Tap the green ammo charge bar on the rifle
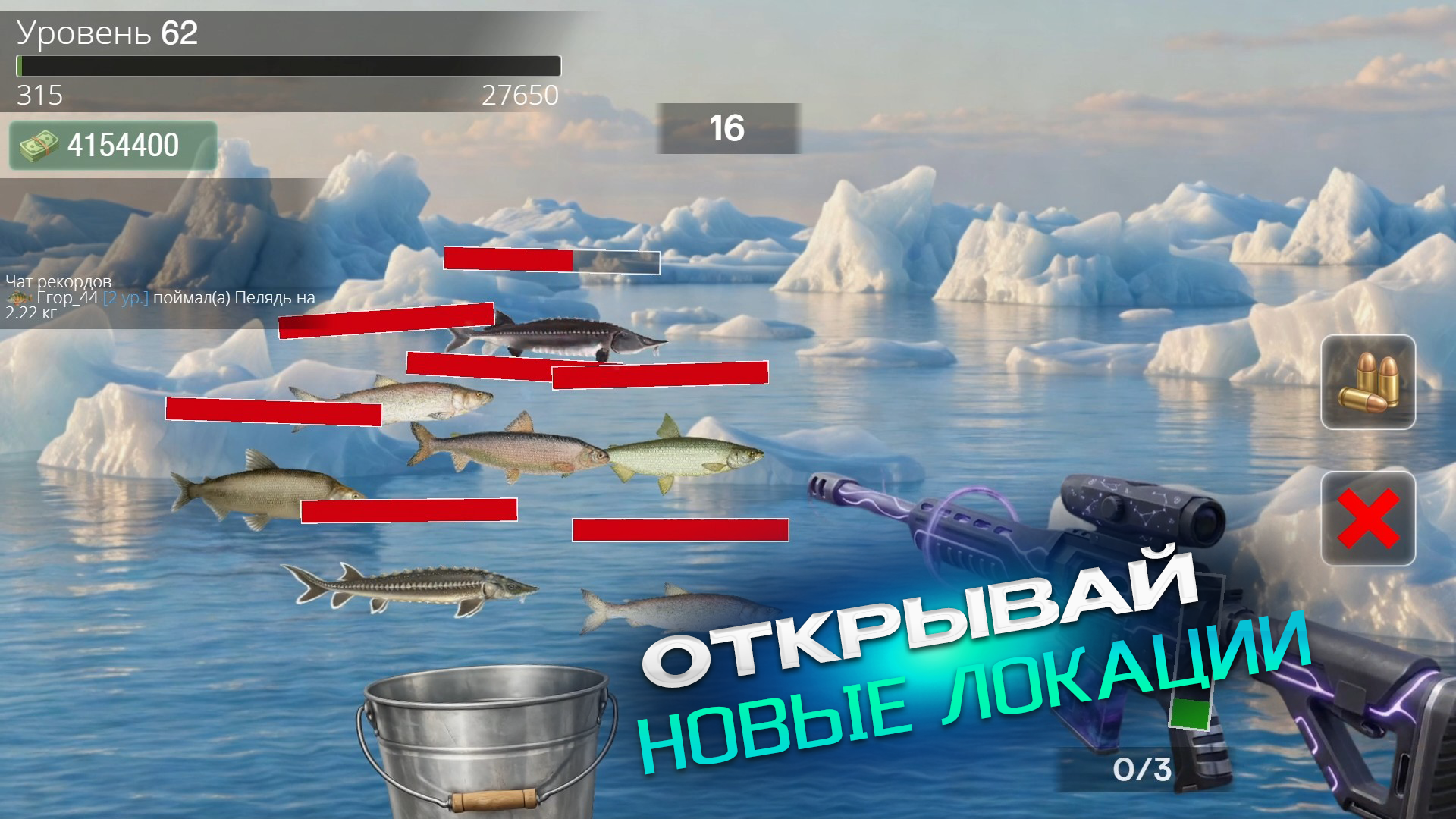 pyautogui.click(x=1189, y=714)
